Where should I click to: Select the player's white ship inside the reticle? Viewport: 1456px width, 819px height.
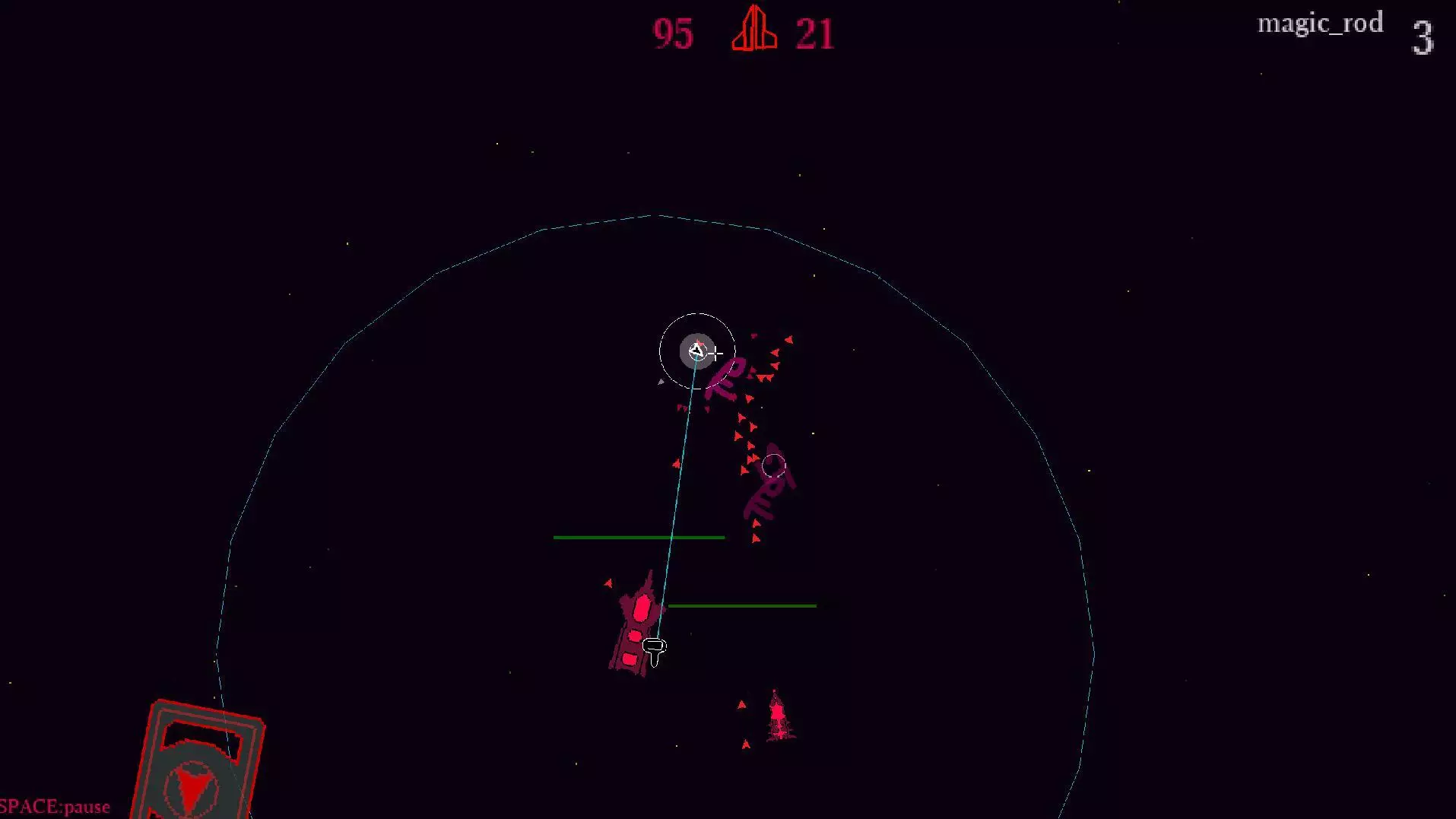click(696, 351)
